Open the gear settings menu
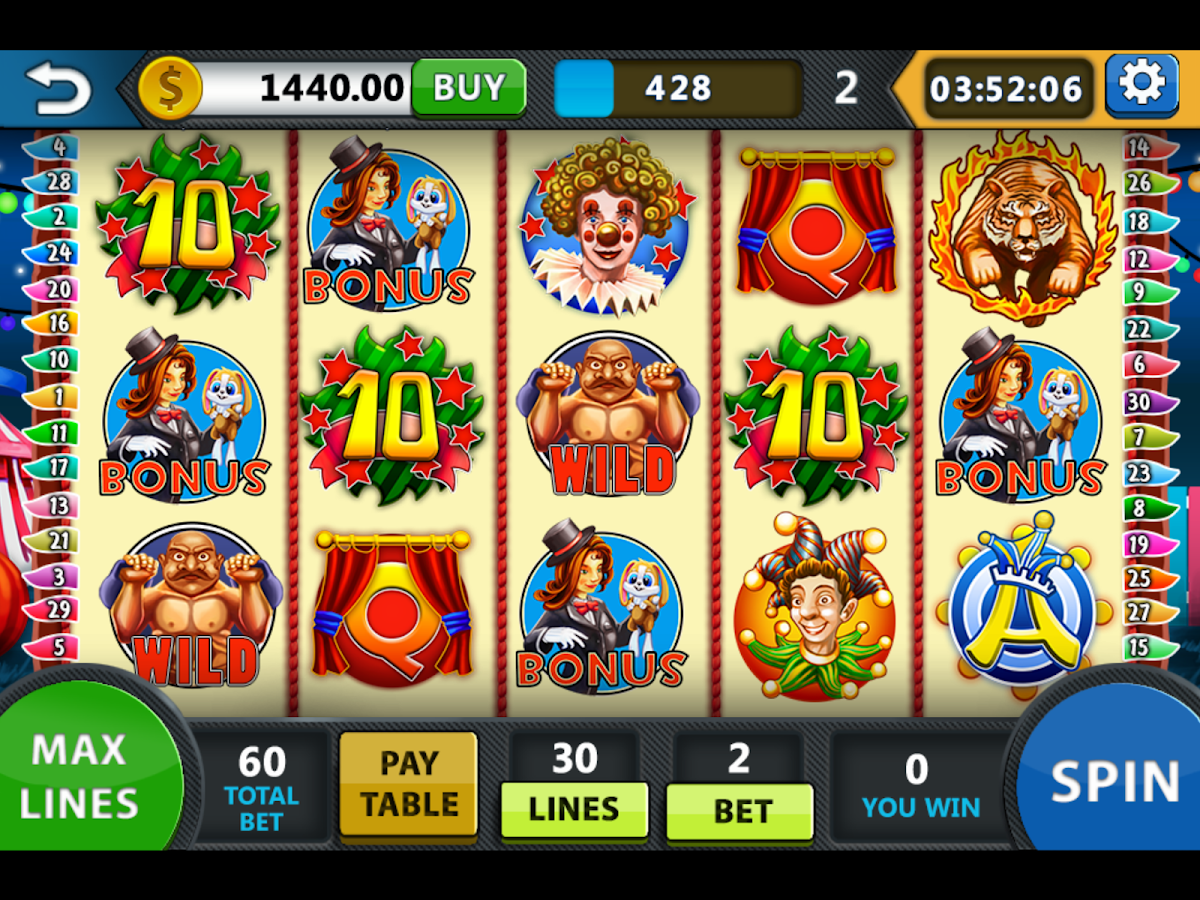Viewport: 1200px width, 900px height. pos(1141,86)
